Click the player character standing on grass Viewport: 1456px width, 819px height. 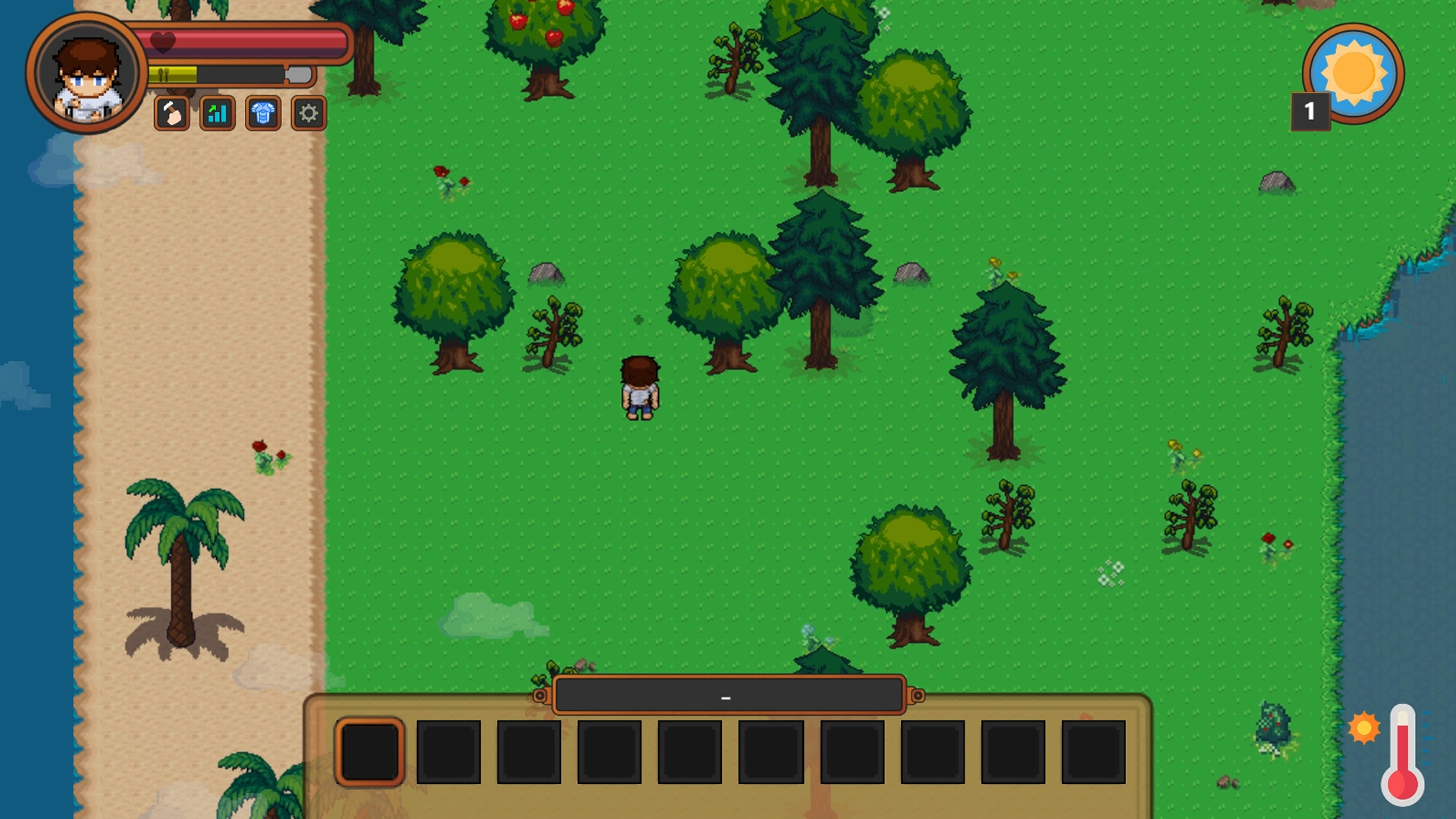[639, 388]
